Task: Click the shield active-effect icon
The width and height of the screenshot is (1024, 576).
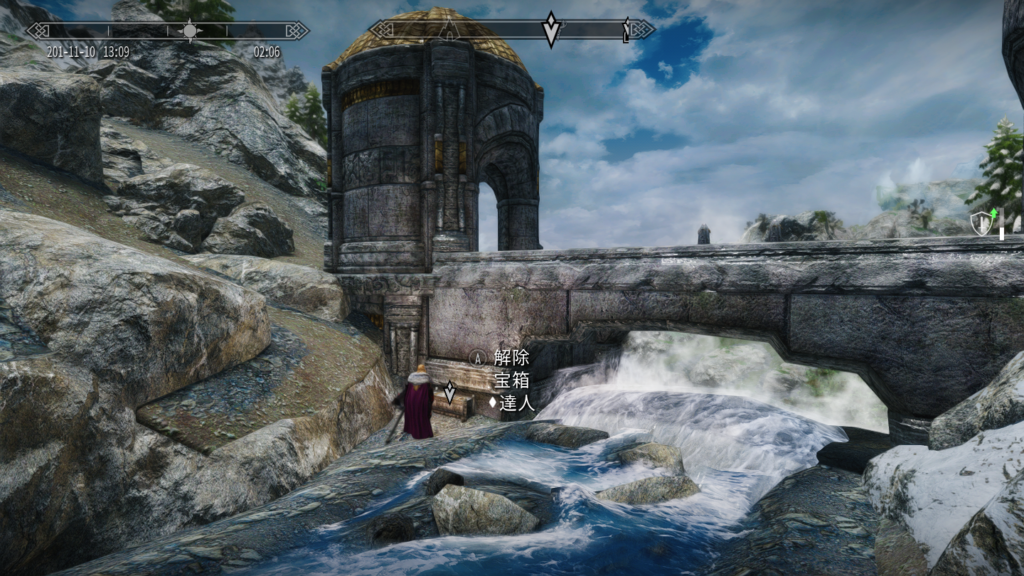Action: 981,225
